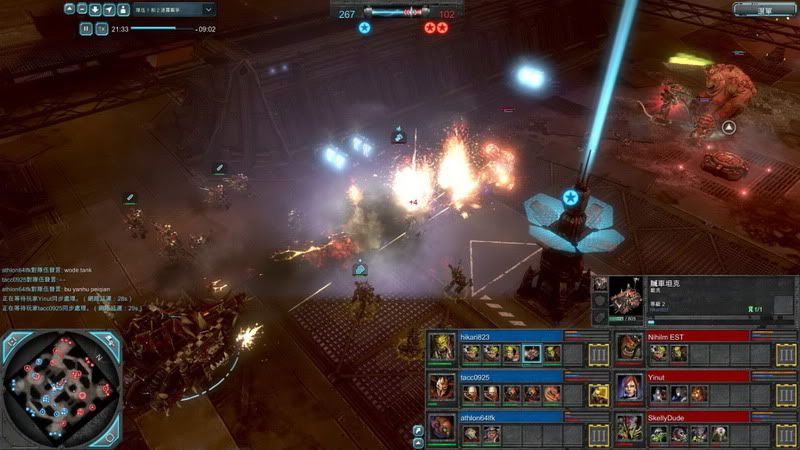800x450 pixels.
Task: Select tacc0925's hero portrait
Action: coord(440,387)
